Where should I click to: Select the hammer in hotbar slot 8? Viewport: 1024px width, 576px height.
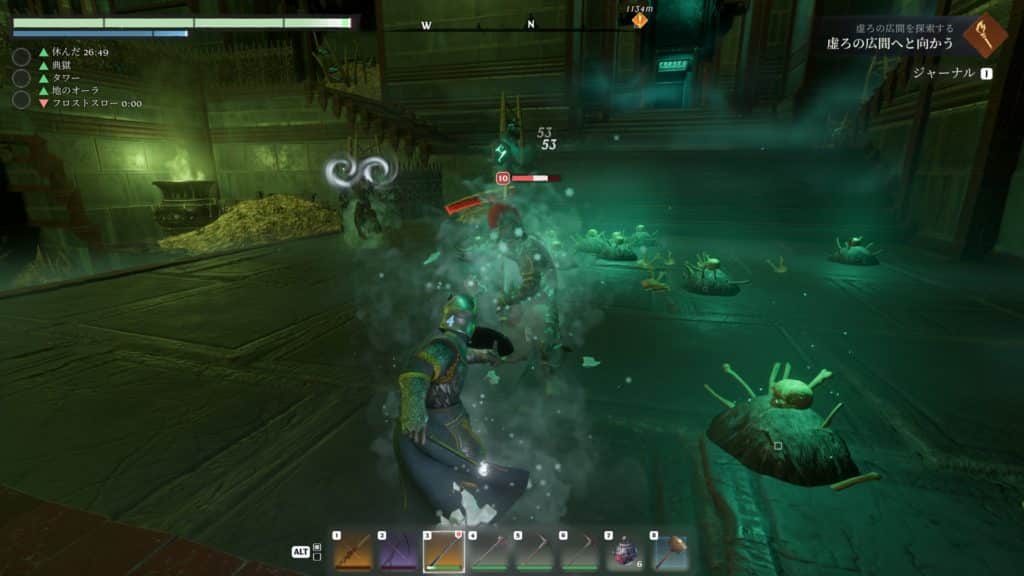click(x=671, y=551)
